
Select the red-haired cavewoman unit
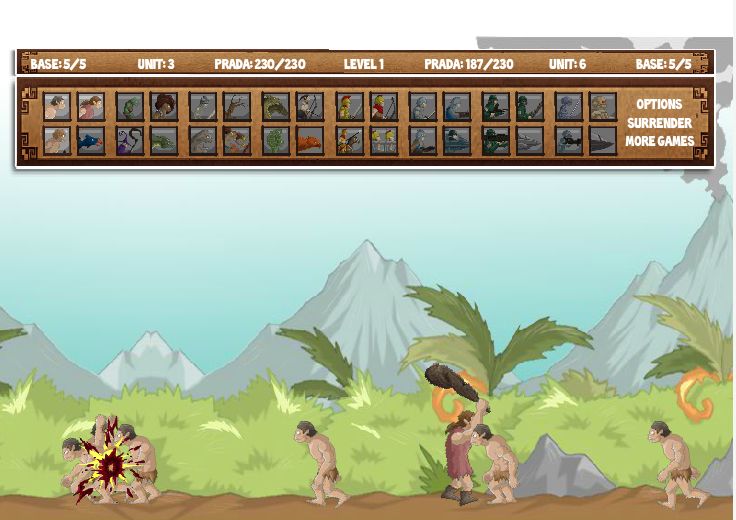tap(91, 106)
